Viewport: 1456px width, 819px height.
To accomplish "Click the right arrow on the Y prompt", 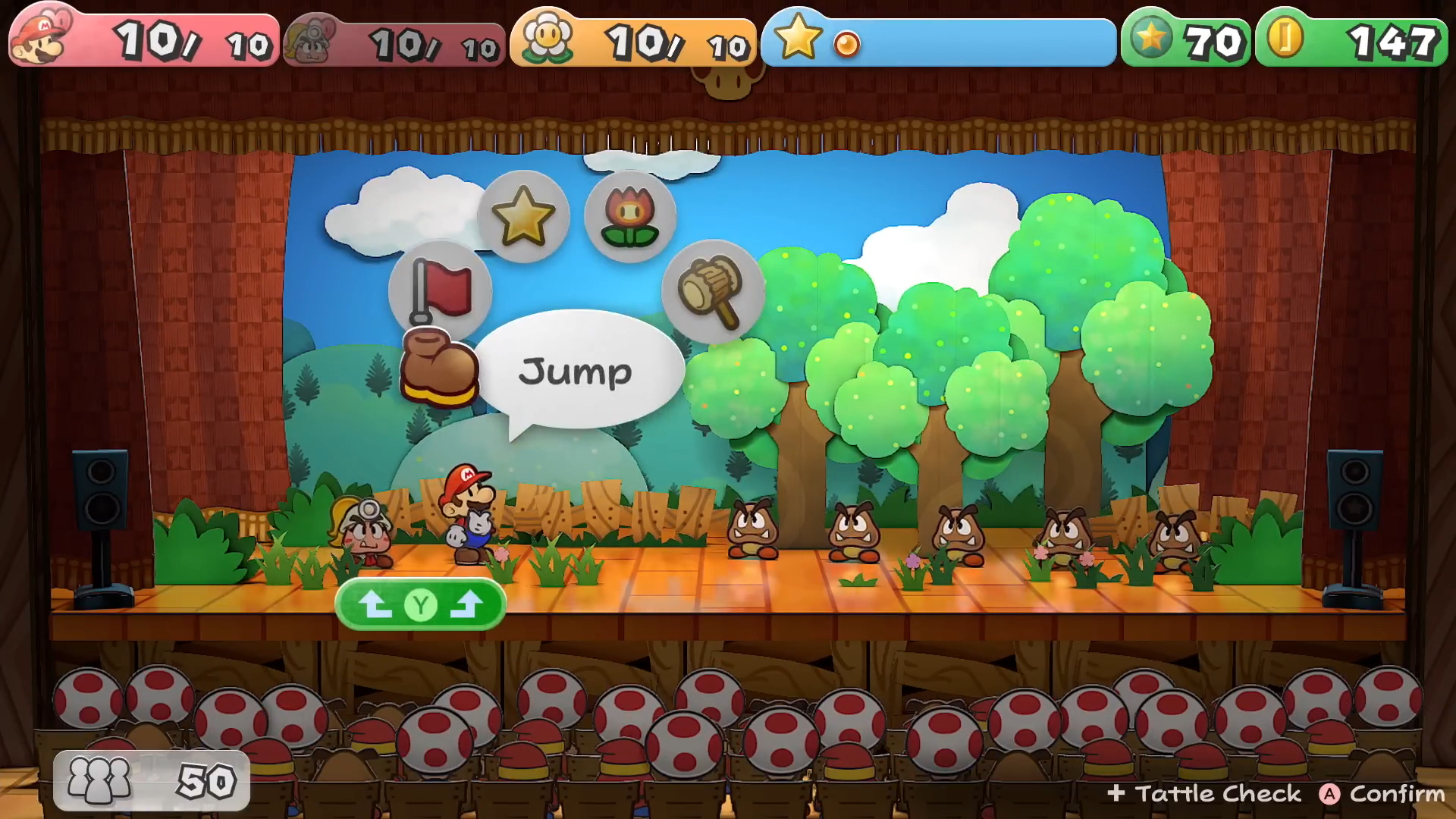I will [470, 602].
